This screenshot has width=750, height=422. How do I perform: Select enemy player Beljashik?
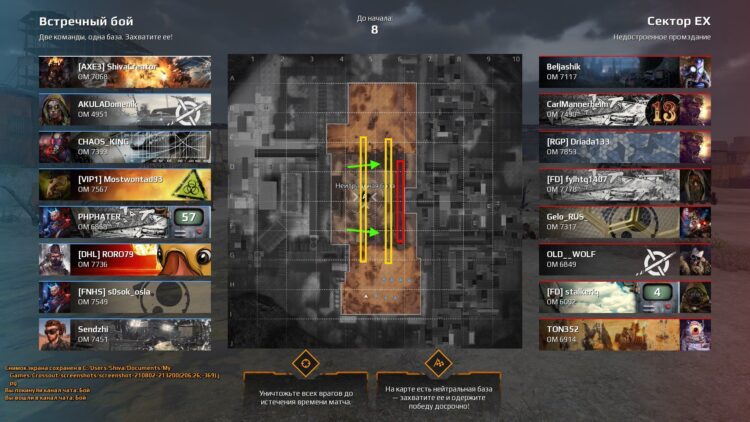[x=624, y=71]
